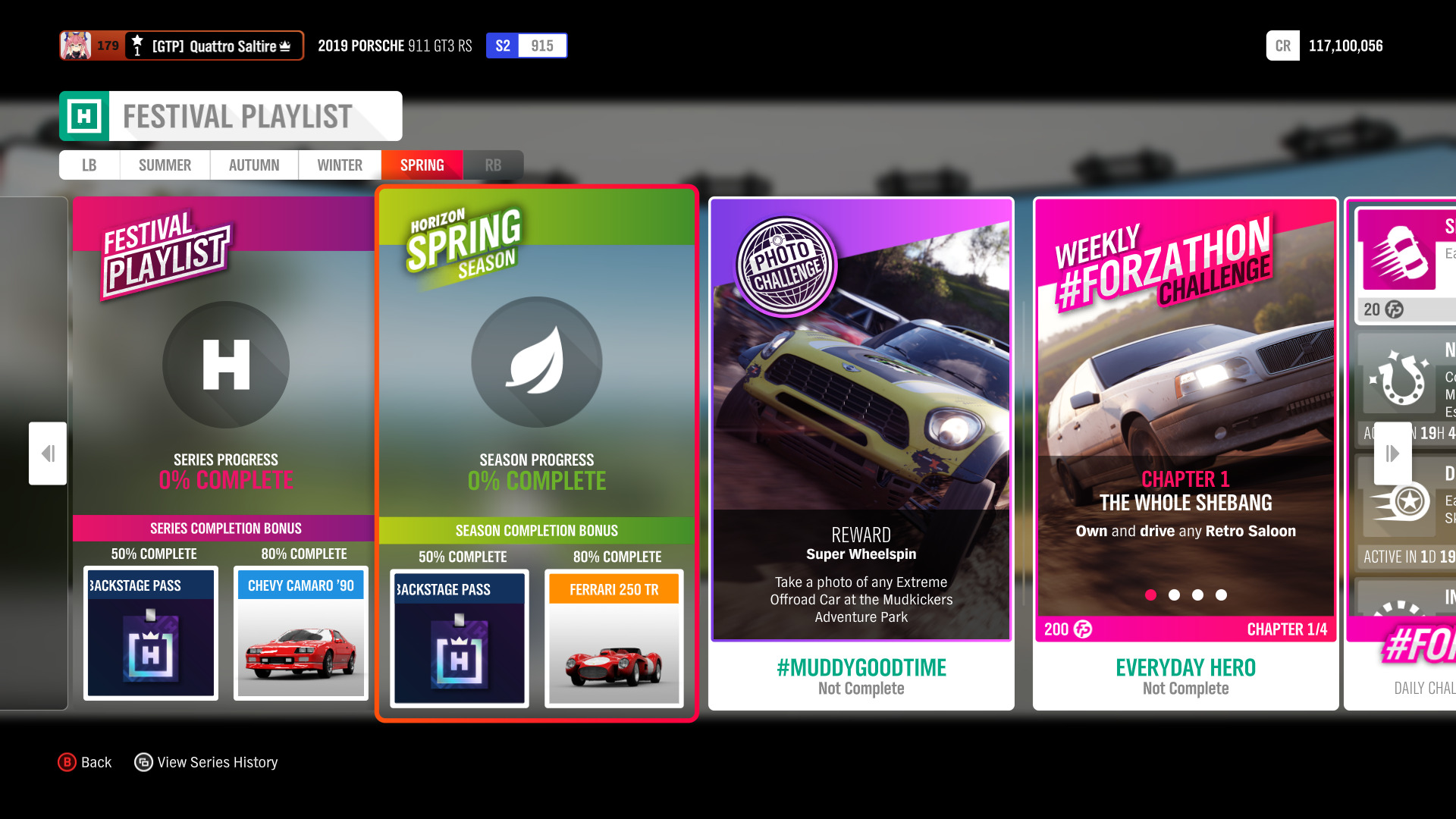Collapse panels using the left arrow
This screenshot has width=1456, height=819.
tap(48, 453)
